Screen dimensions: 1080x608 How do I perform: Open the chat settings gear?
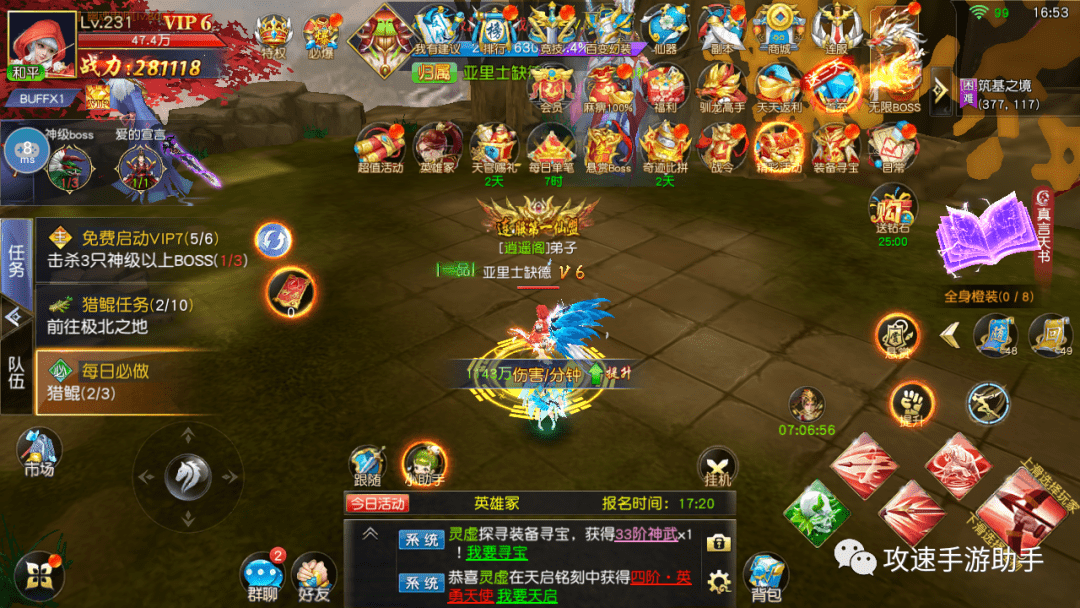(717, 581)
